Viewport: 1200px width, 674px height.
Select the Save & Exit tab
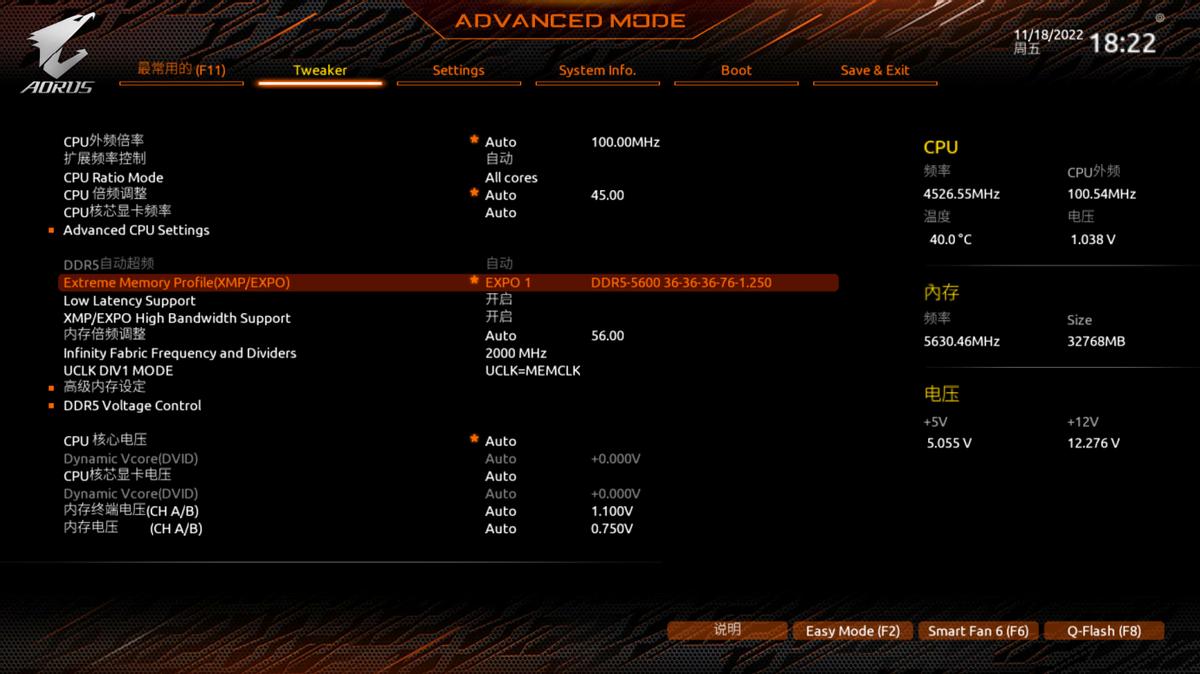(875, 70)
